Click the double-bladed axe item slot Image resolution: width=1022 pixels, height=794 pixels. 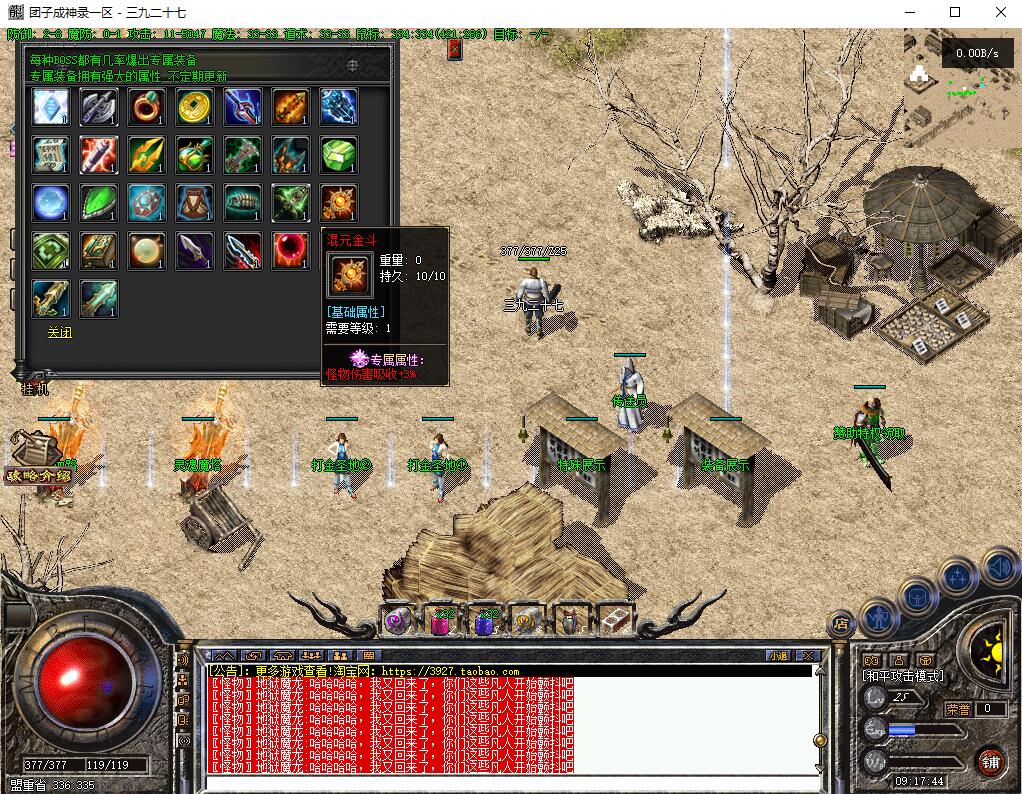coord(99,107)
